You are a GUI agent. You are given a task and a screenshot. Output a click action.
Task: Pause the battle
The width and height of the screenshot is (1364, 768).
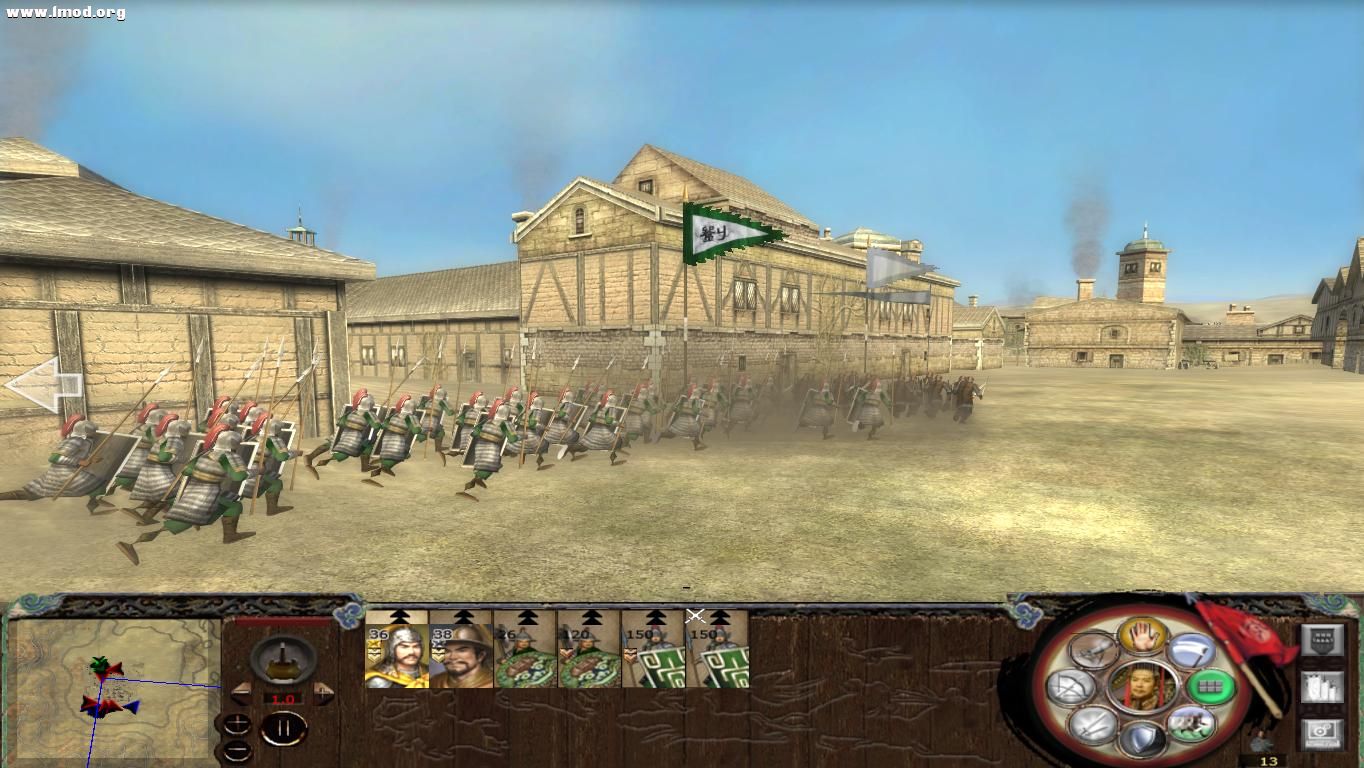pyautogui.click(x=283, y=729)
